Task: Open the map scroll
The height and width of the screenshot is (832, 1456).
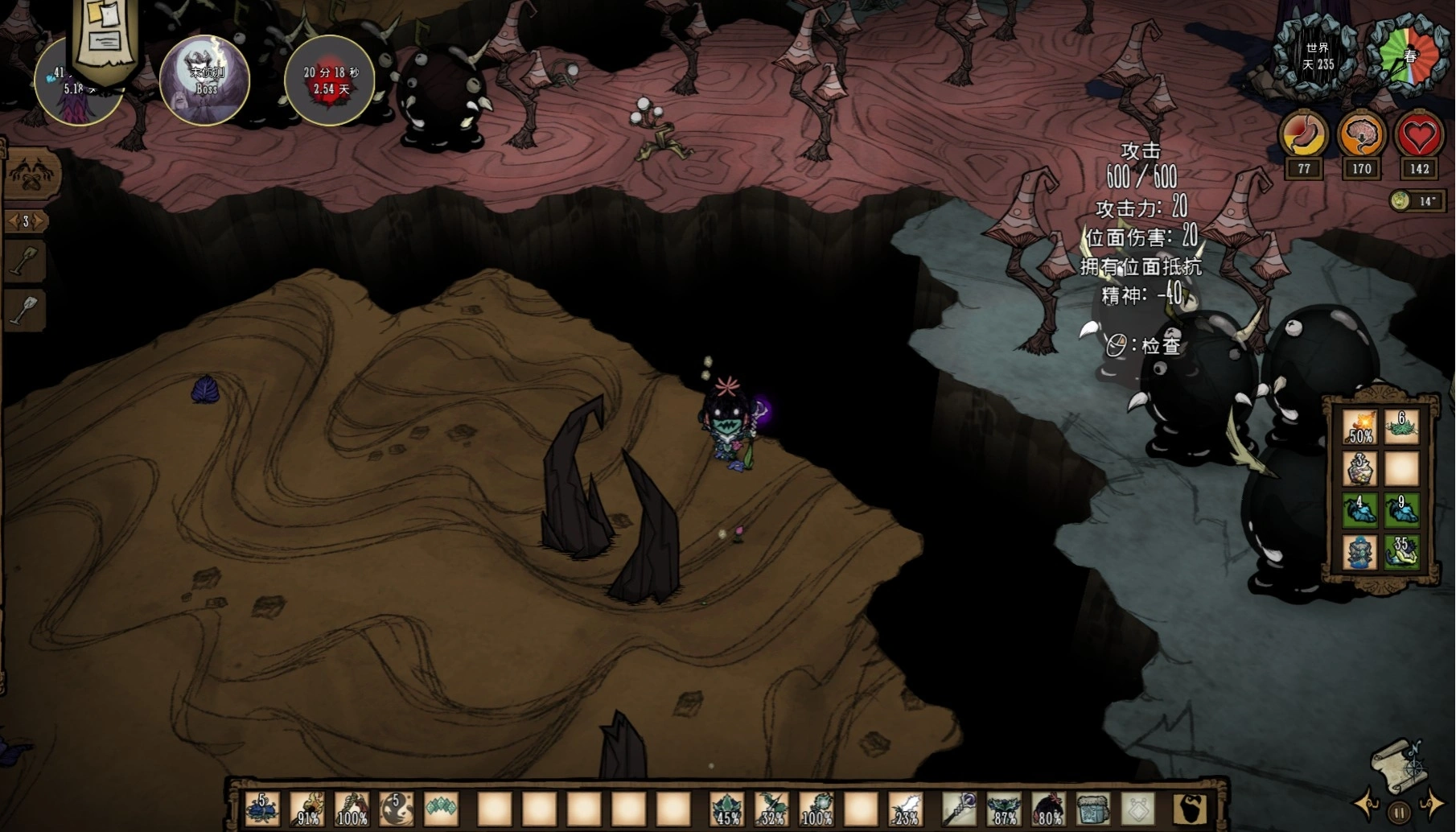Action: pos(1398,763)
